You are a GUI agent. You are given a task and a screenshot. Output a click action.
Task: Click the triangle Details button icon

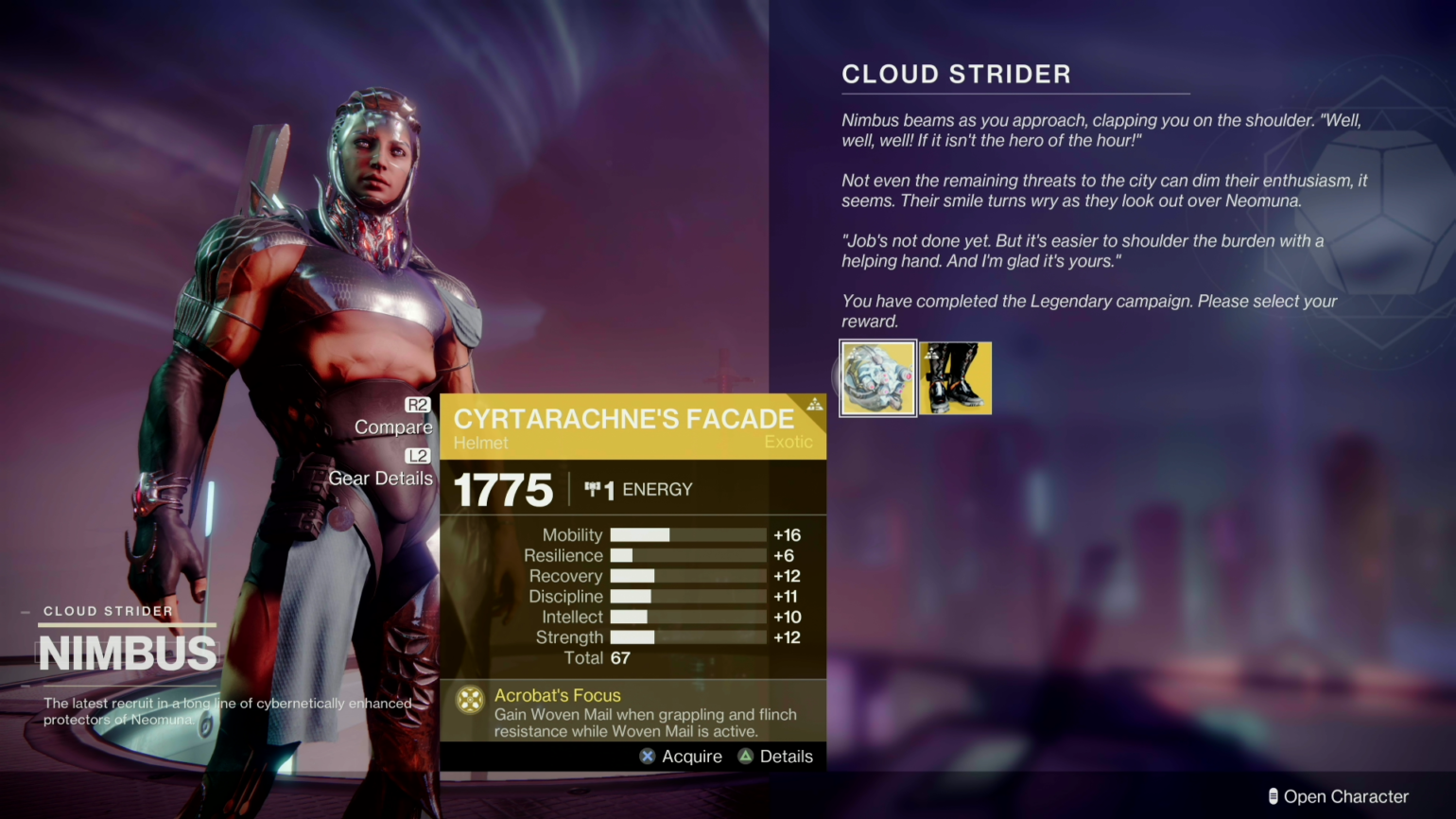pos(746,756)
